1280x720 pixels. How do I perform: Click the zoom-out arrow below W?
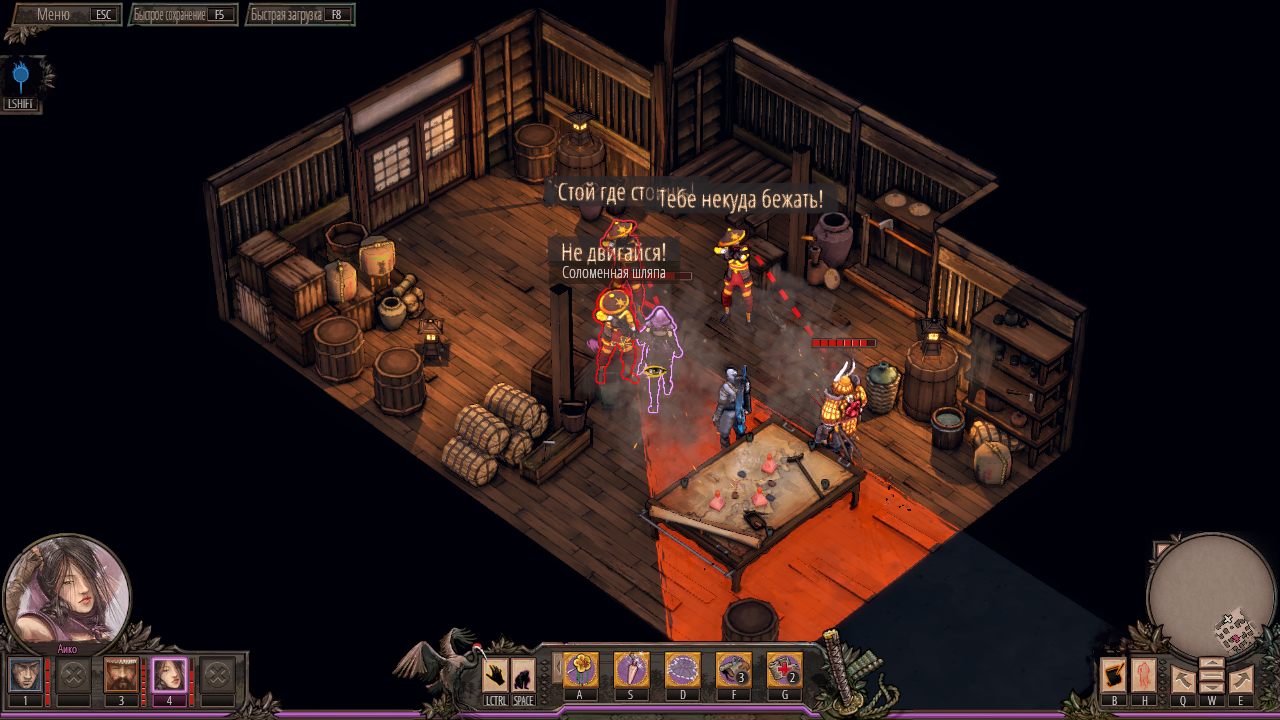click(x=1212, y=687)
